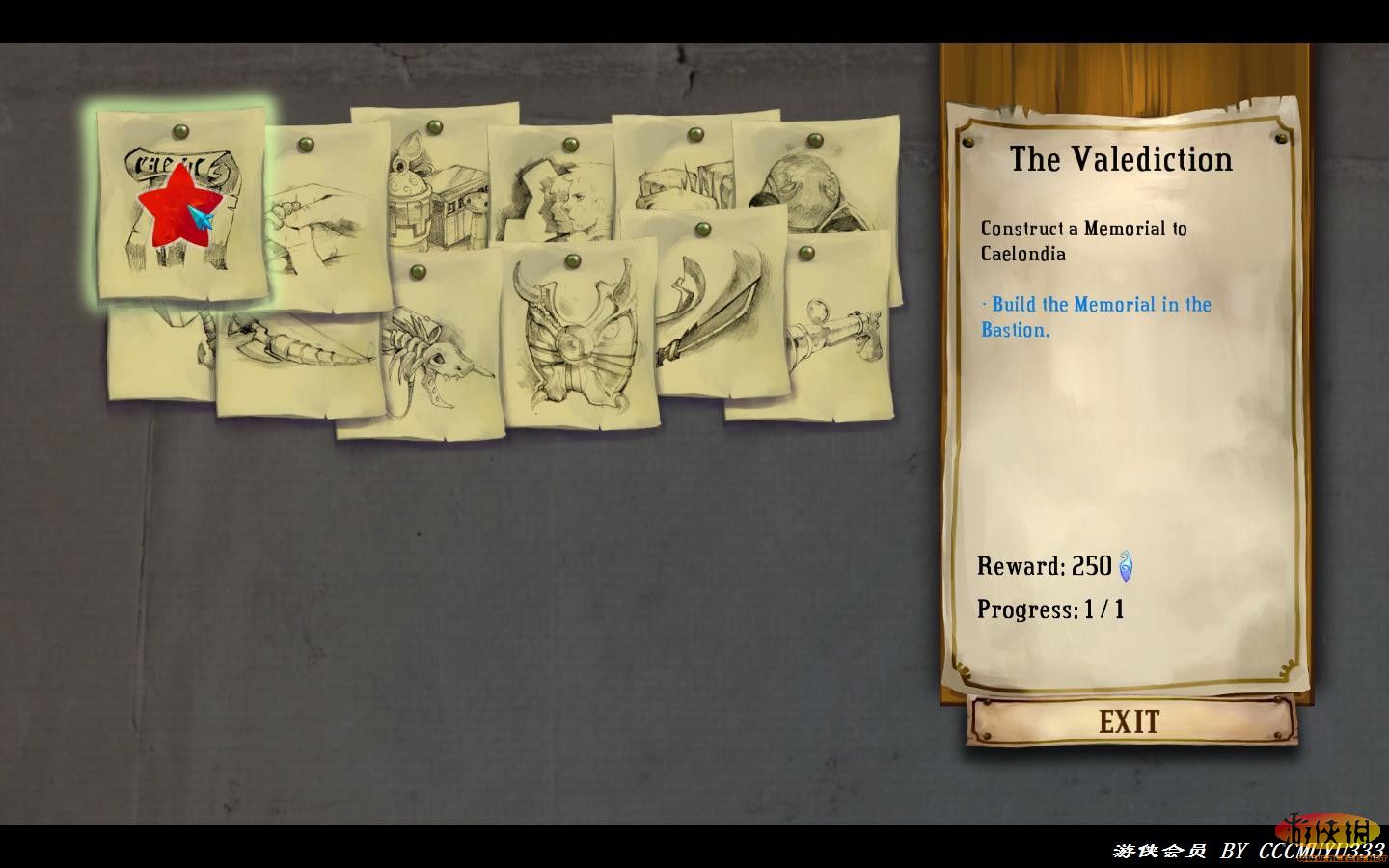Select the starred Valediction memorial card

click(181, 205)
